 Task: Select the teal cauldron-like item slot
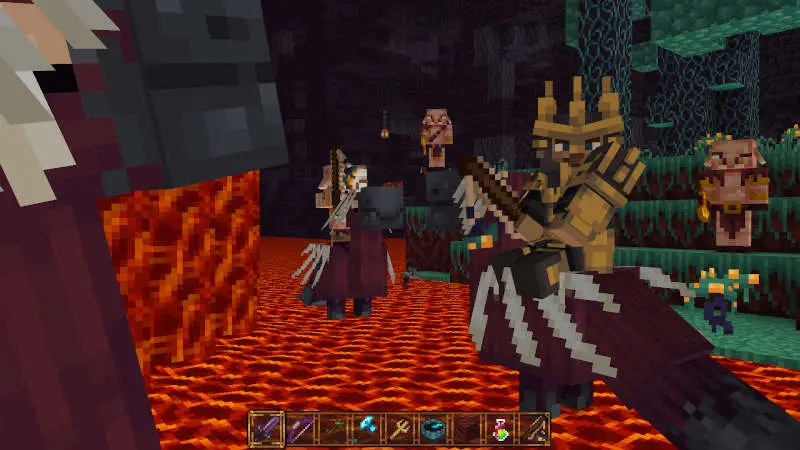pyautogui.click(x=434, y=428)
